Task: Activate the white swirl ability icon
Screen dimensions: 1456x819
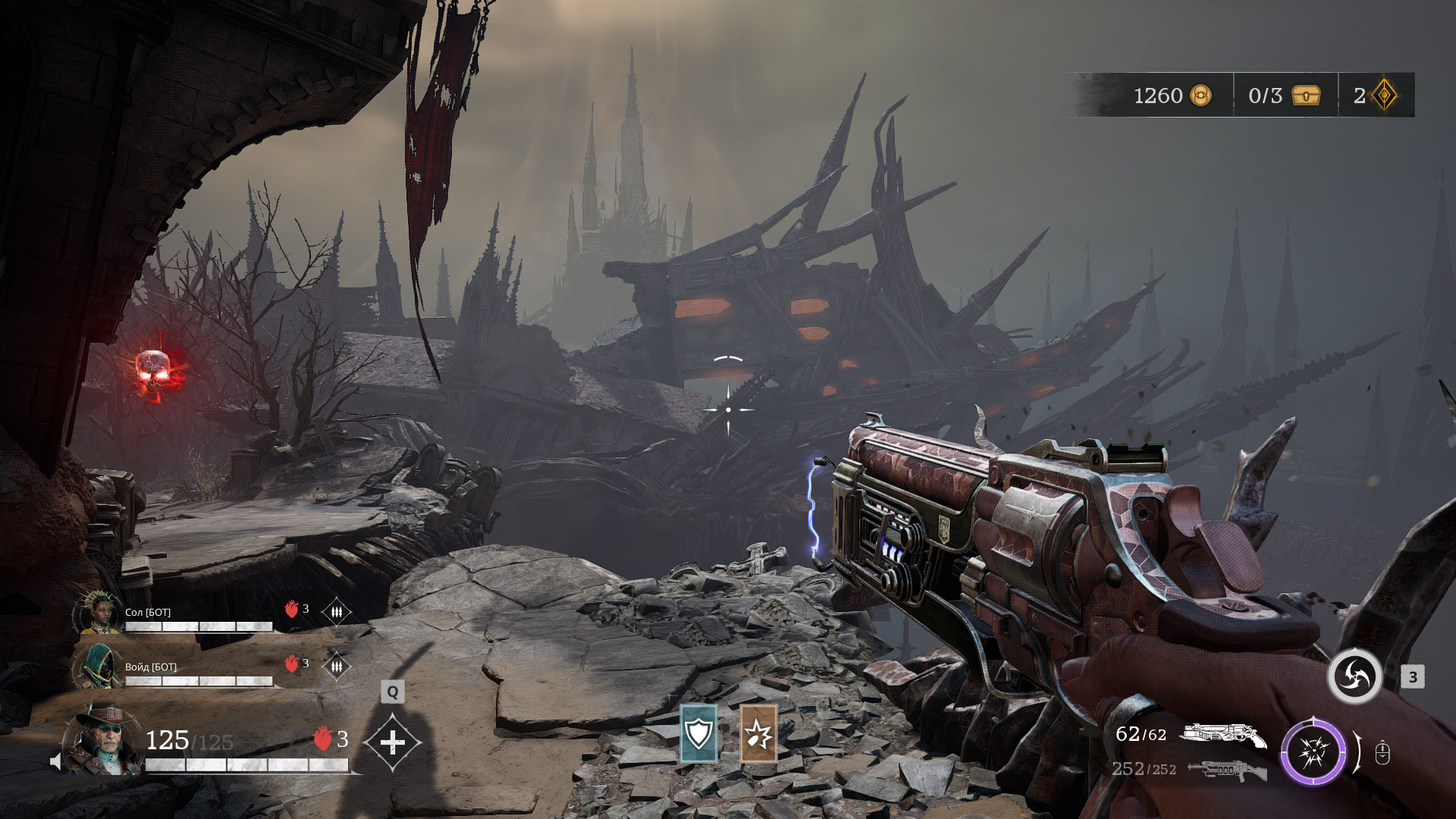Action: pyautogui.click(x=1354, y=676)
